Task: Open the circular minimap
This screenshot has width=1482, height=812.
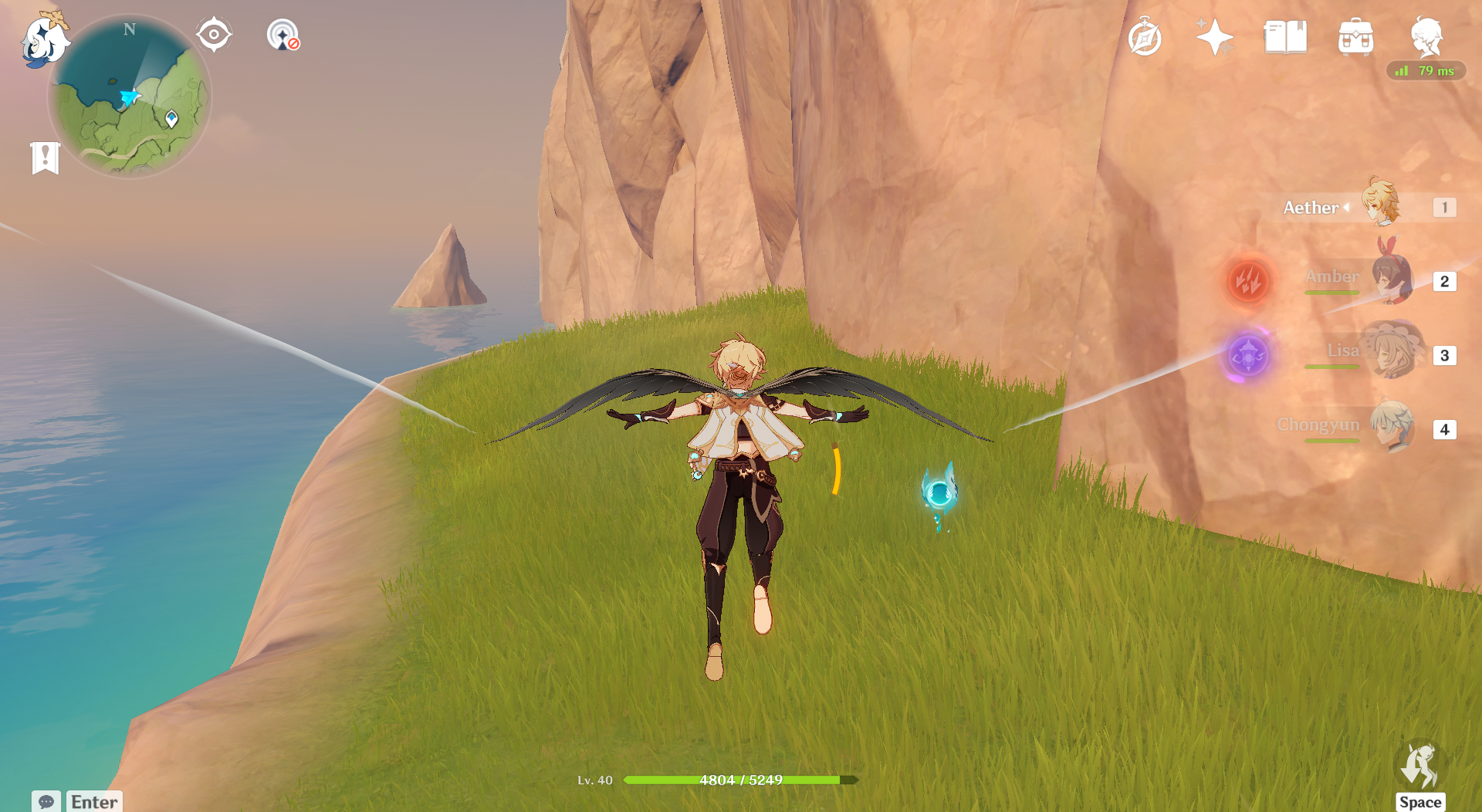Action: [x=130, y=97]
